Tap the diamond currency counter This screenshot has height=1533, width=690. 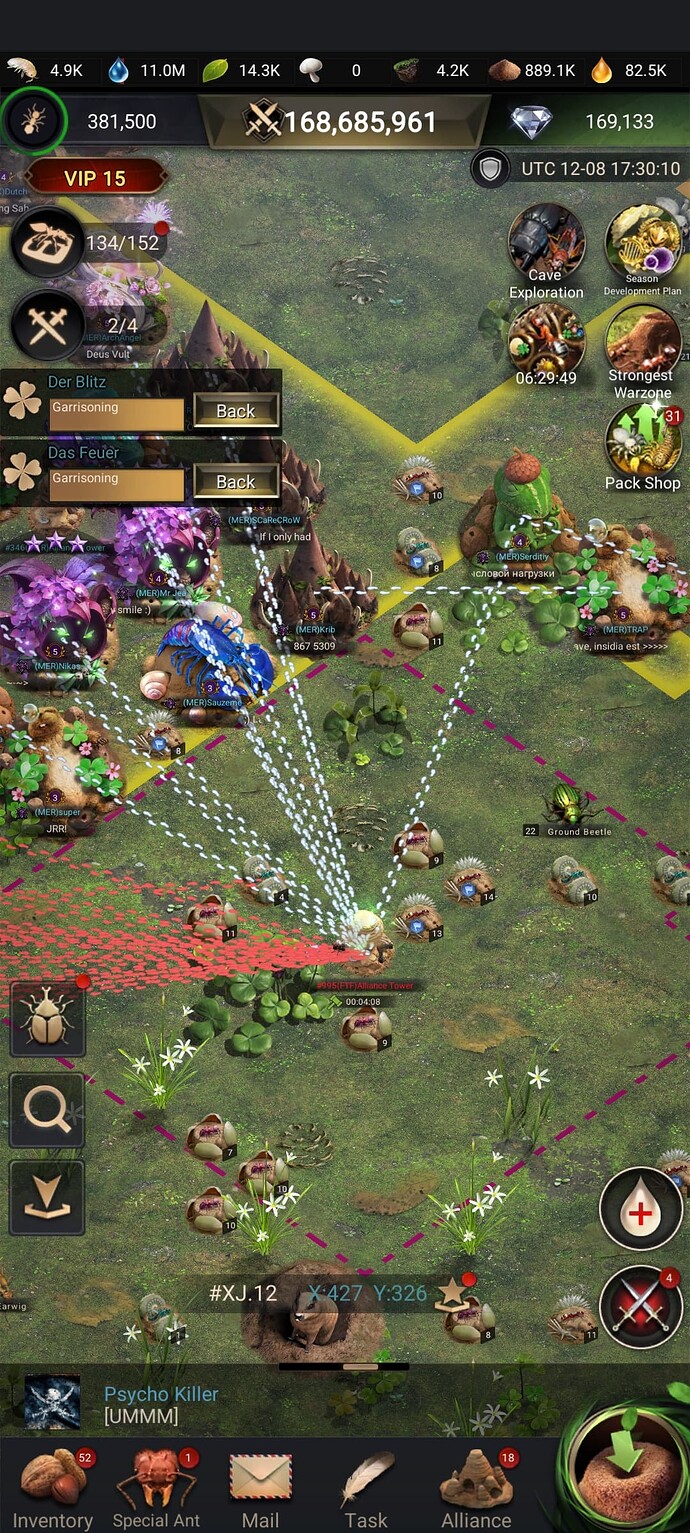(585, 122)
